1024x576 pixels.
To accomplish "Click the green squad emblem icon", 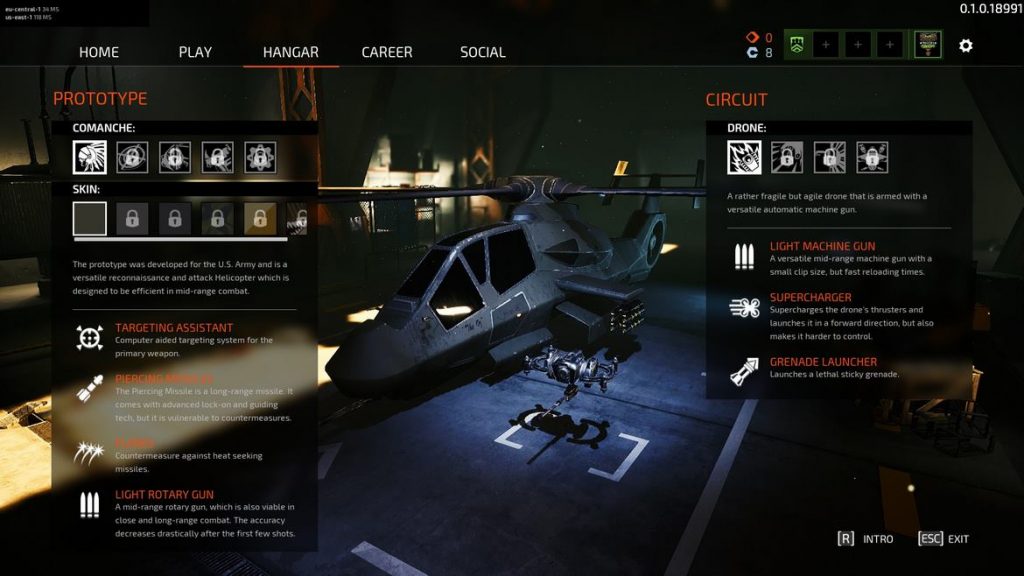I will pyautogui.click(x=797, y=45).
